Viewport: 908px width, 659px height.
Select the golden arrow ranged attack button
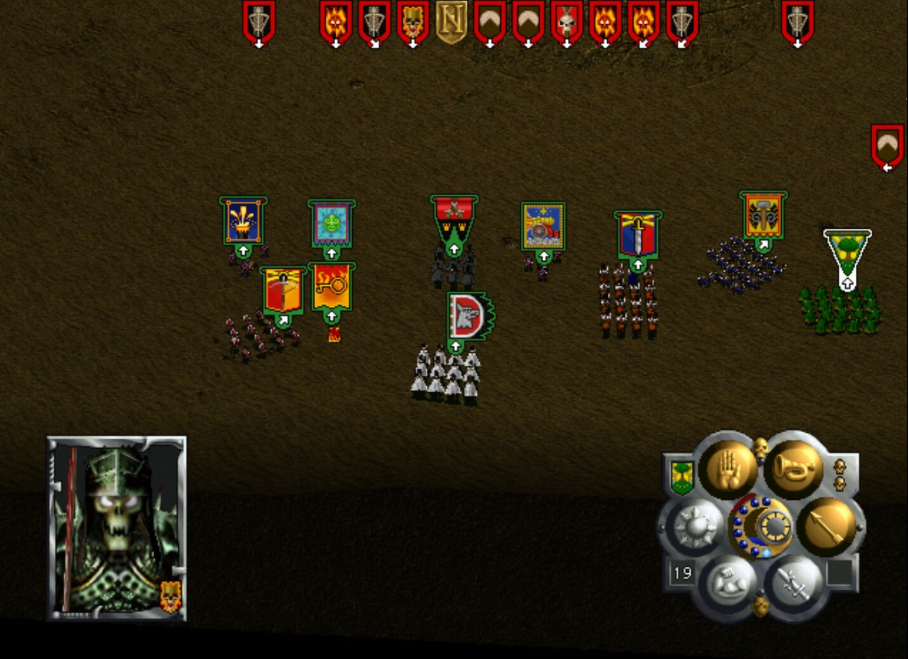click(x=827, y=524)
